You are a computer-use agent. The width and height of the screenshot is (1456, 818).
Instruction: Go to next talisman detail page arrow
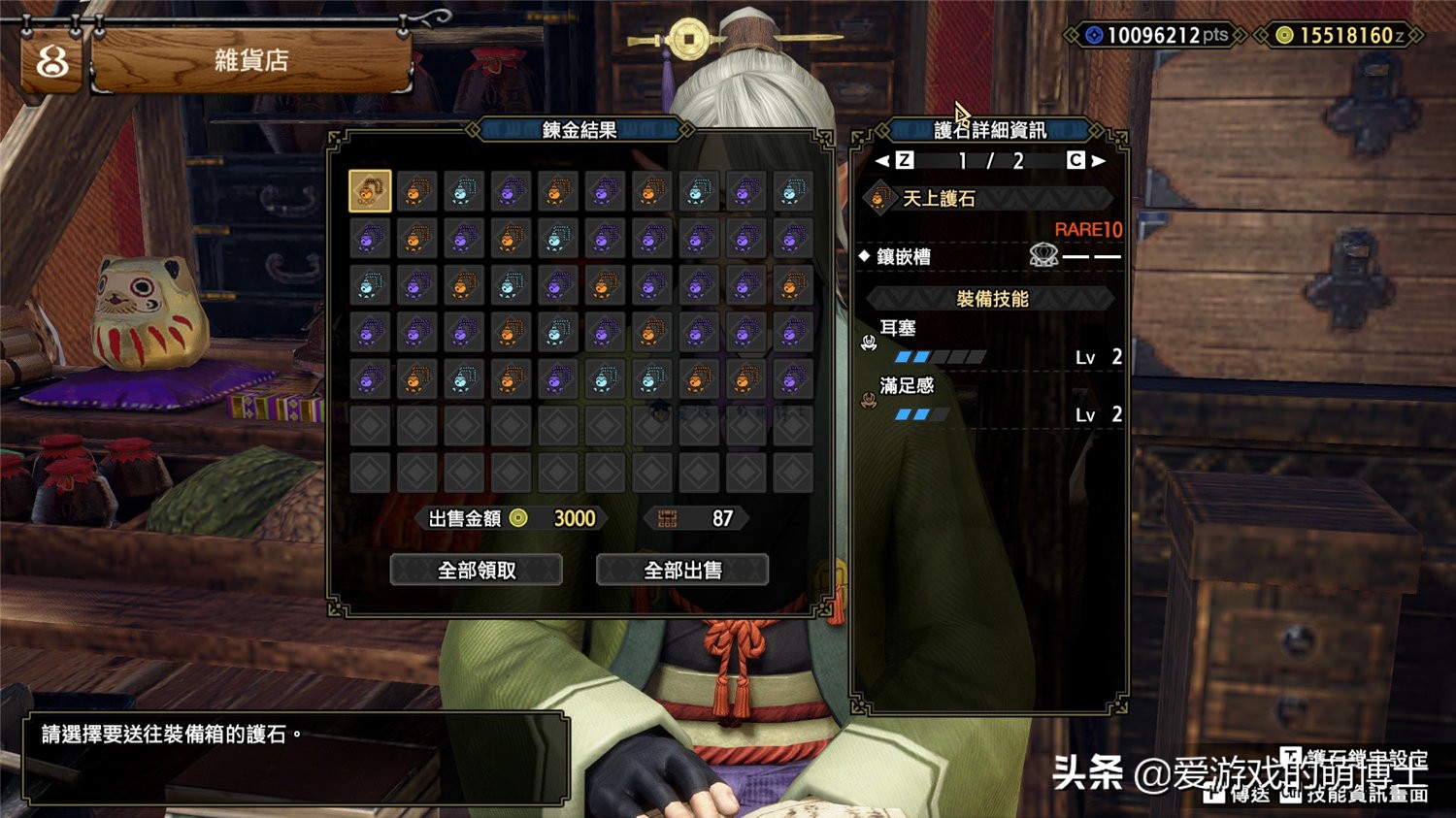1098,161
